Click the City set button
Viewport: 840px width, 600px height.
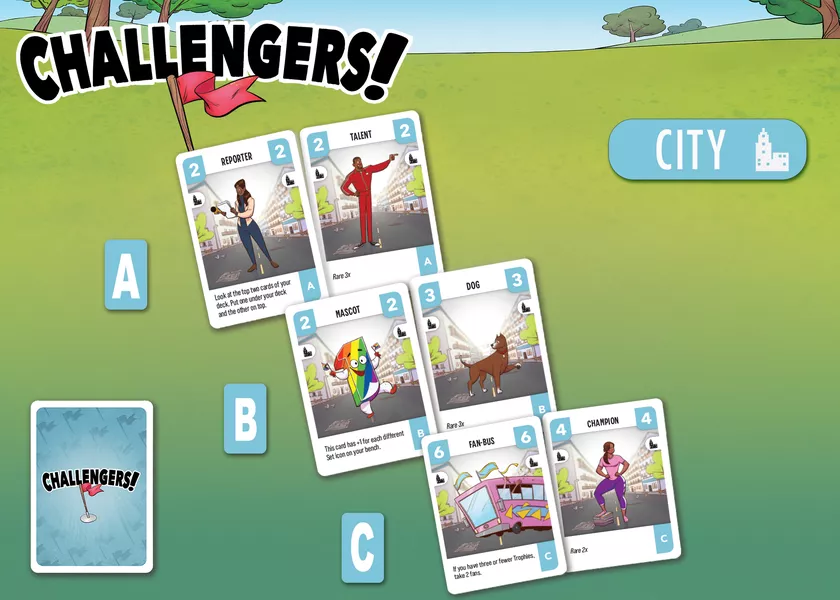pos(708,150)
